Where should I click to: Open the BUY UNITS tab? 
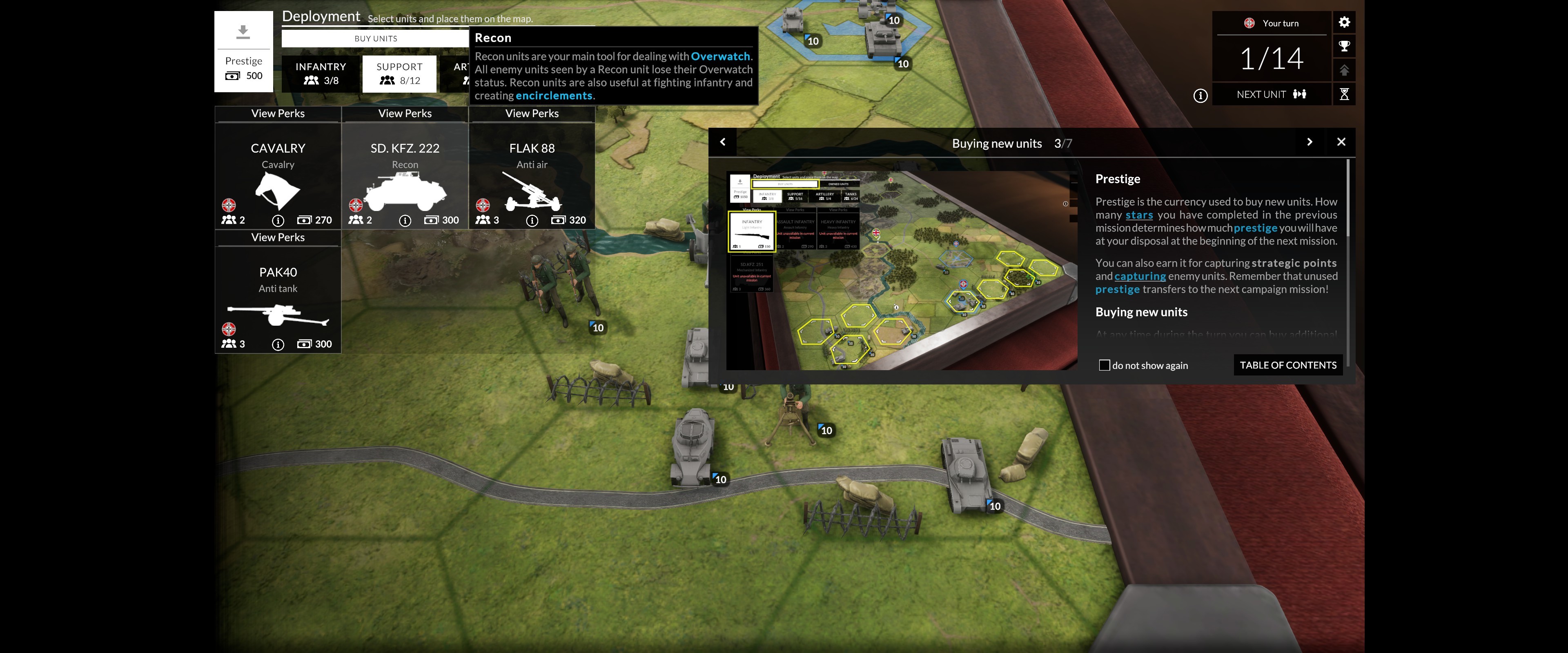coord(376,38)
